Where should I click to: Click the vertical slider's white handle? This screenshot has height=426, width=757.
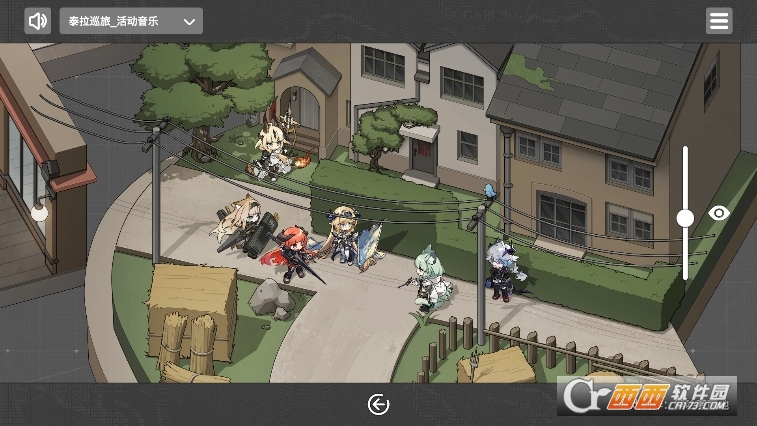click(x=685, y=218)
